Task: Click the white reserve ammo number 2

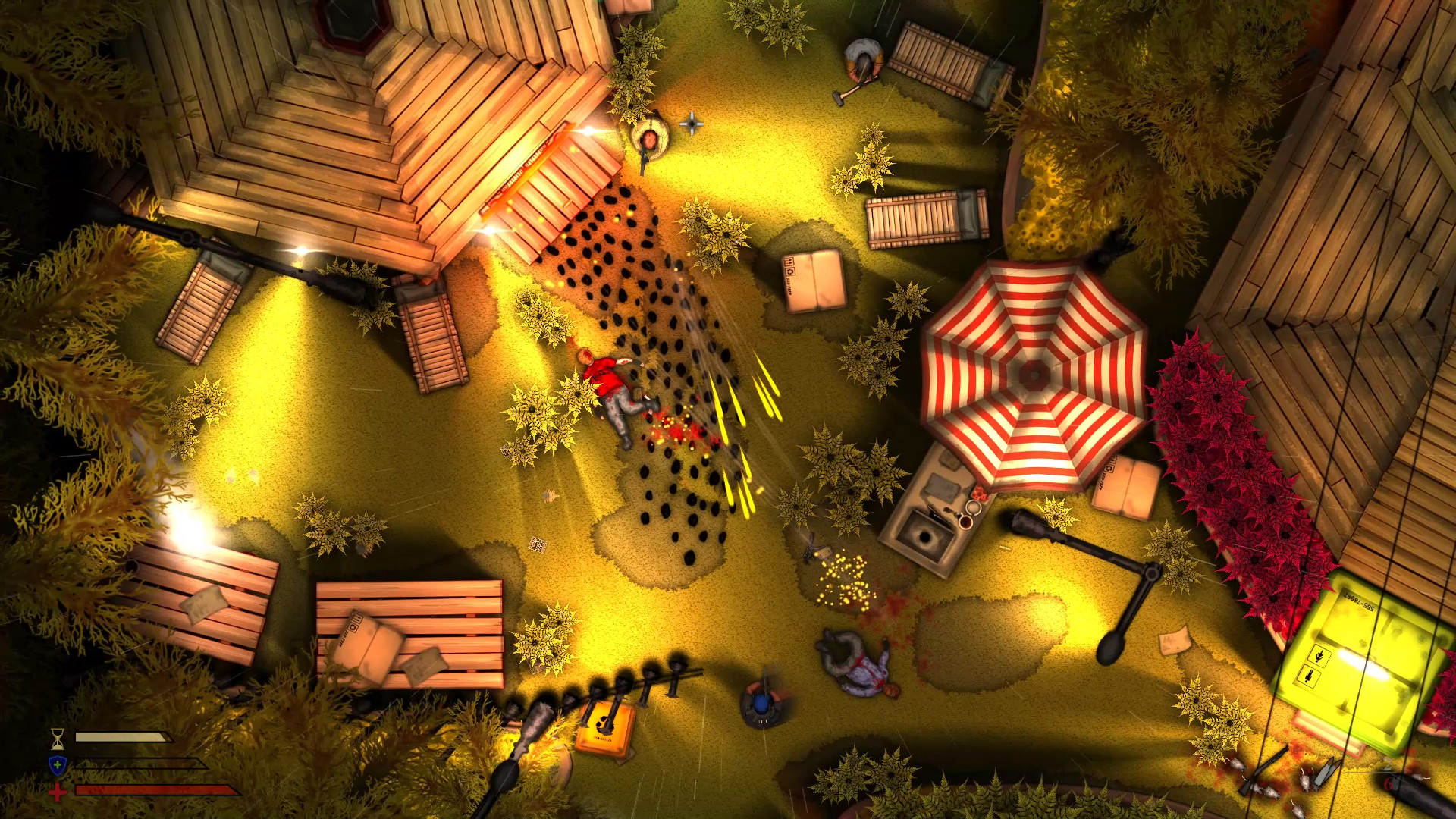Action: click(1386, 764)
